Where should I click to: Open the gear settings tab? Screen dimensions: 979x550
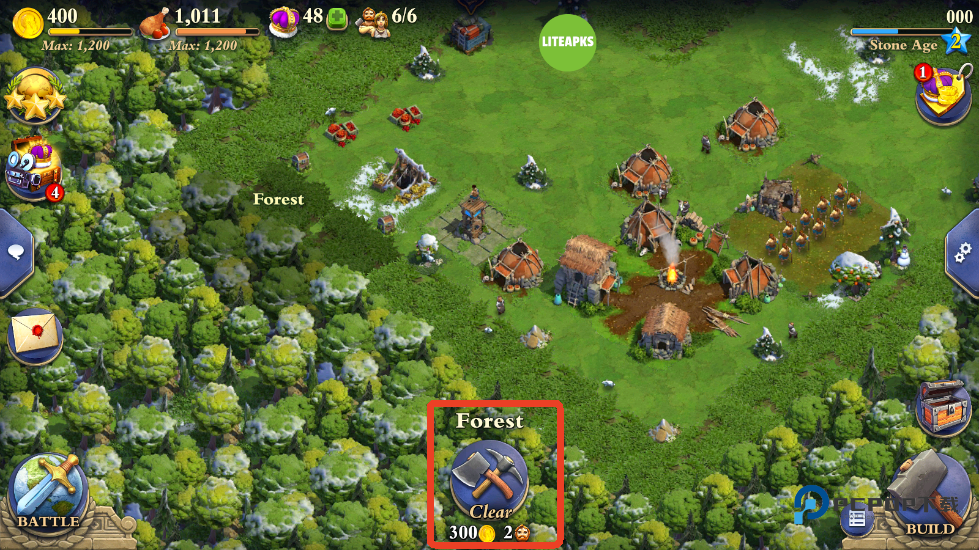tap(963, 251)
